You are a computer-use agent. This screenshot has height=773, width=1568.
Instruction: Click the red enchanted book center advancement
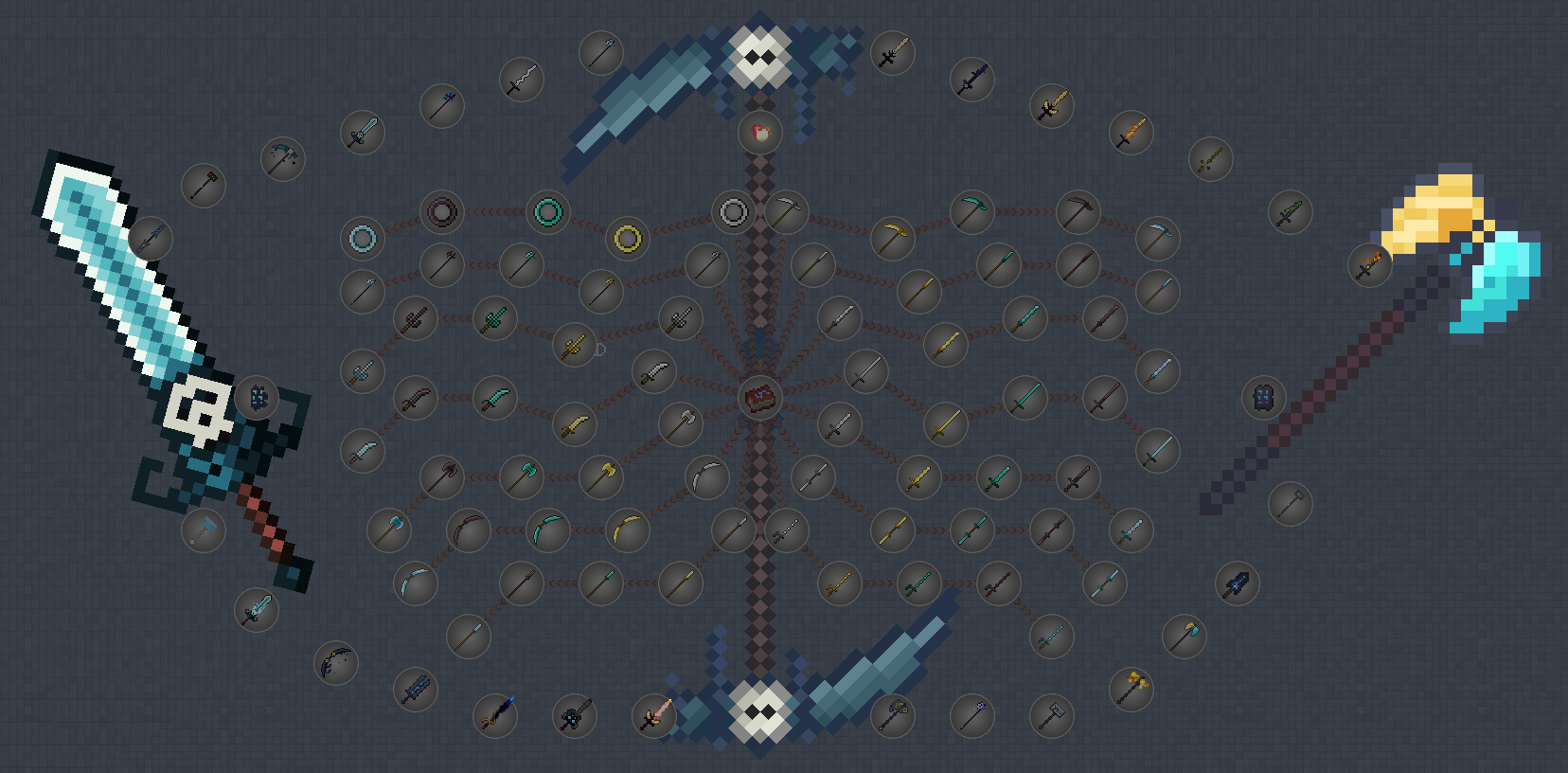coord(758,399)
